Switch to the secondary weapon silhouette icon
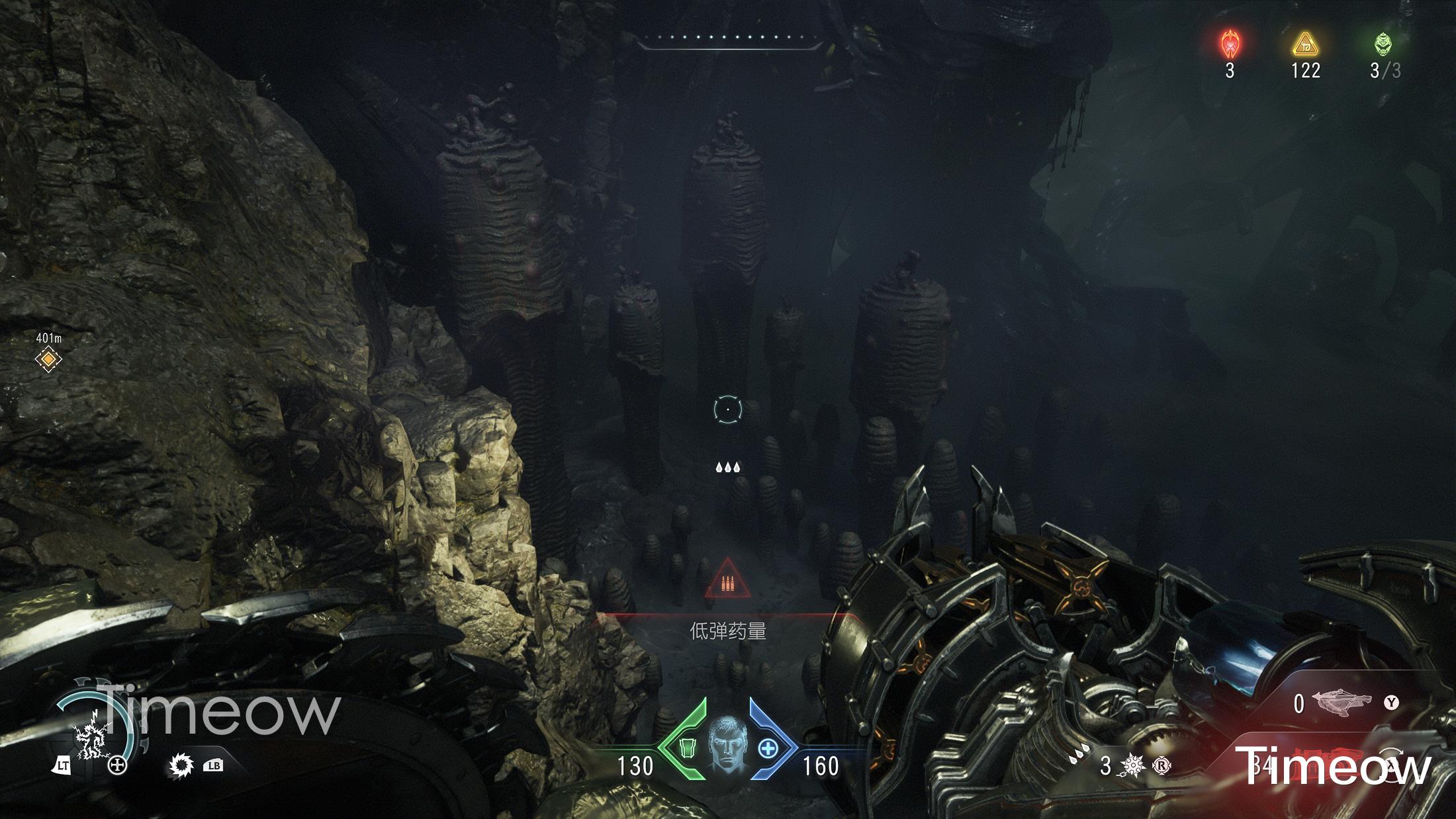This screenshot has width=1456, height=819. (1343, 703)
